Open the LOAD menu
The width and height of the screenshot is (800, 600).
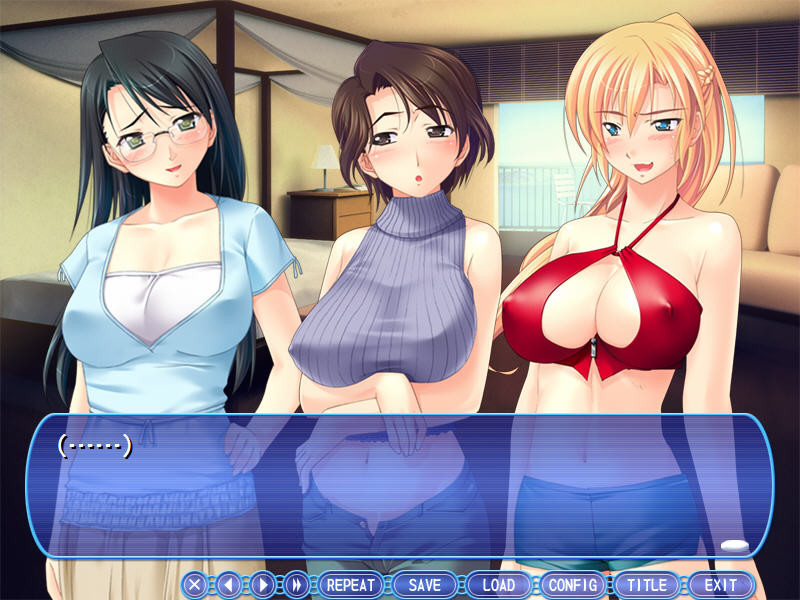[499, 585]
